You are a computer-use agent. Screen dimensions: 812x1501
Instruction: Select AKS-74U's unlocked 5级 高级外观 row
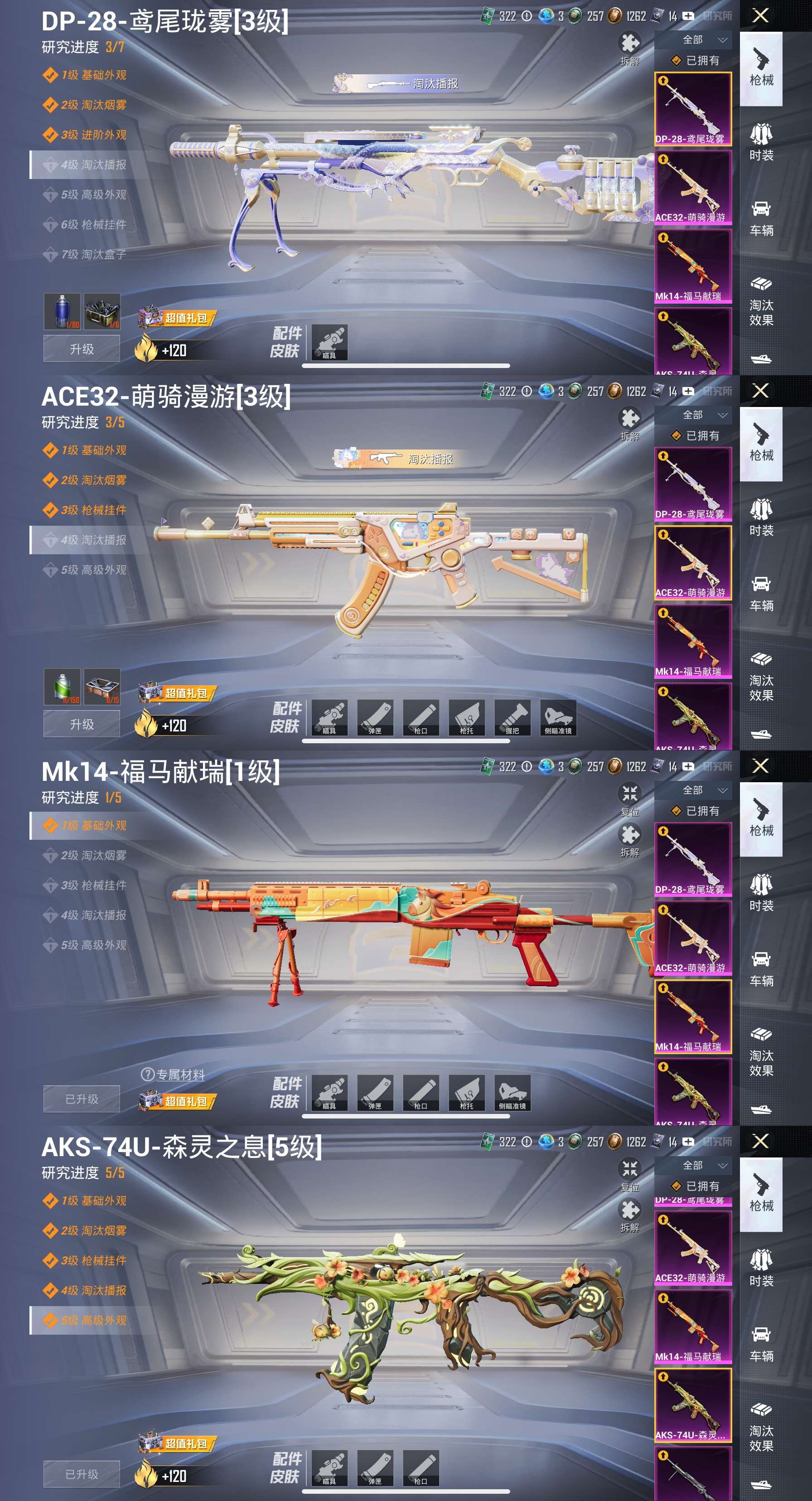point(93,1320)
